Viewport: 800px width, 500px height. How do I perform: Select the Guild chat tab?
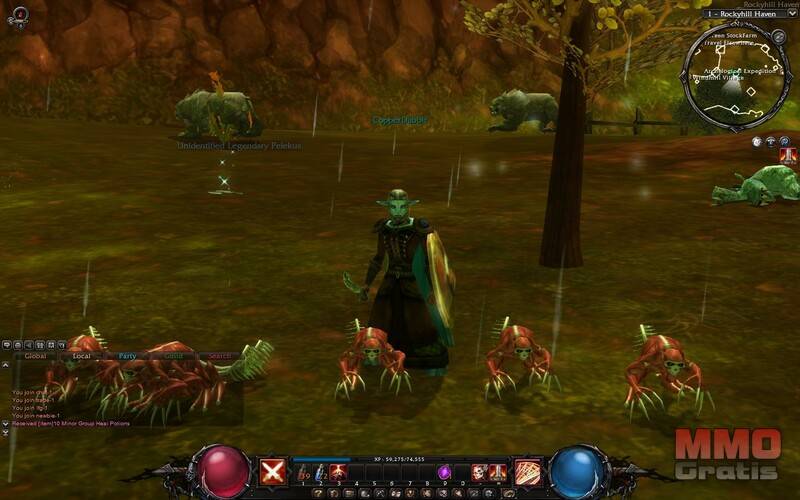173,356
